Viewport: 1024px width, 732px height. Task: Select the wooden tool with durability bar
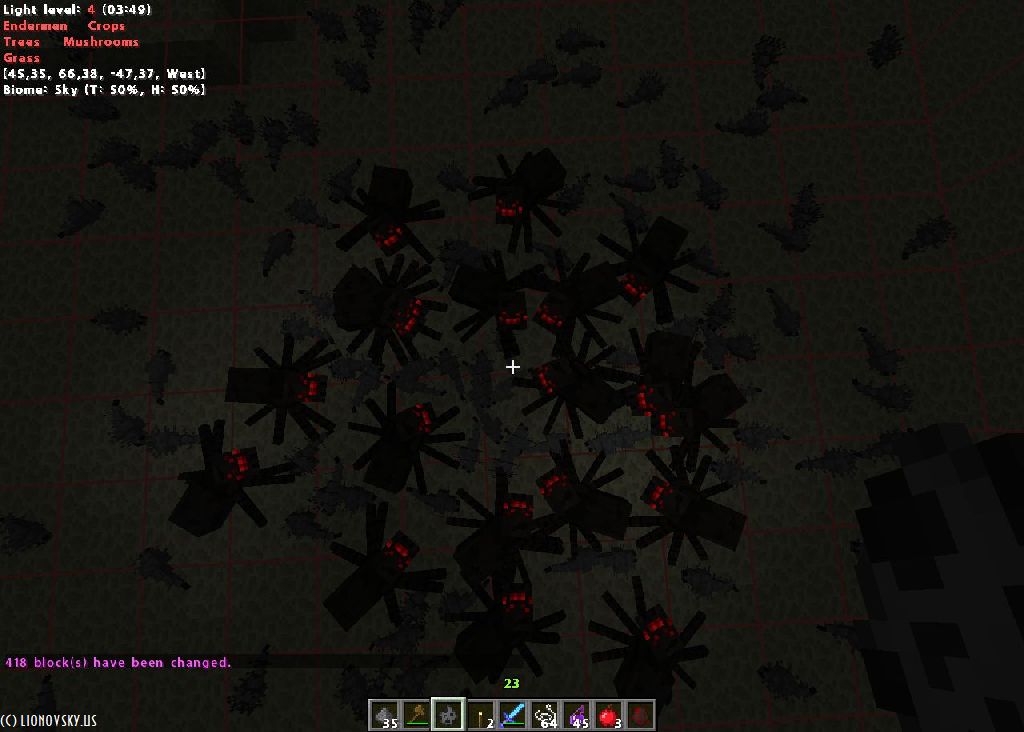pos(416,715)
